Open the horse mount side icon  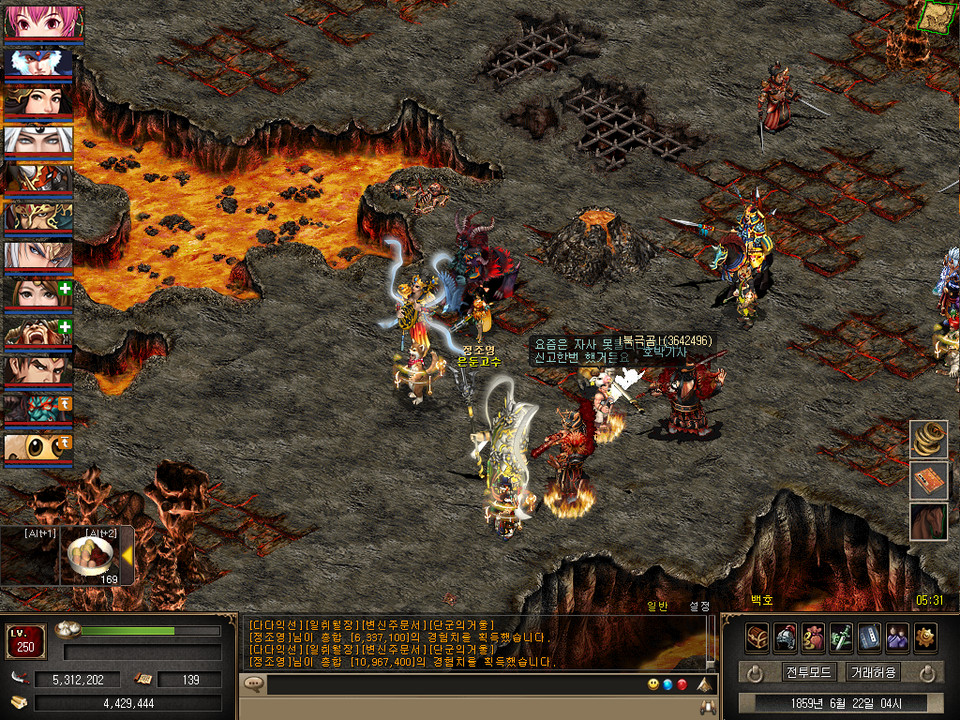[x=928, y=522]
